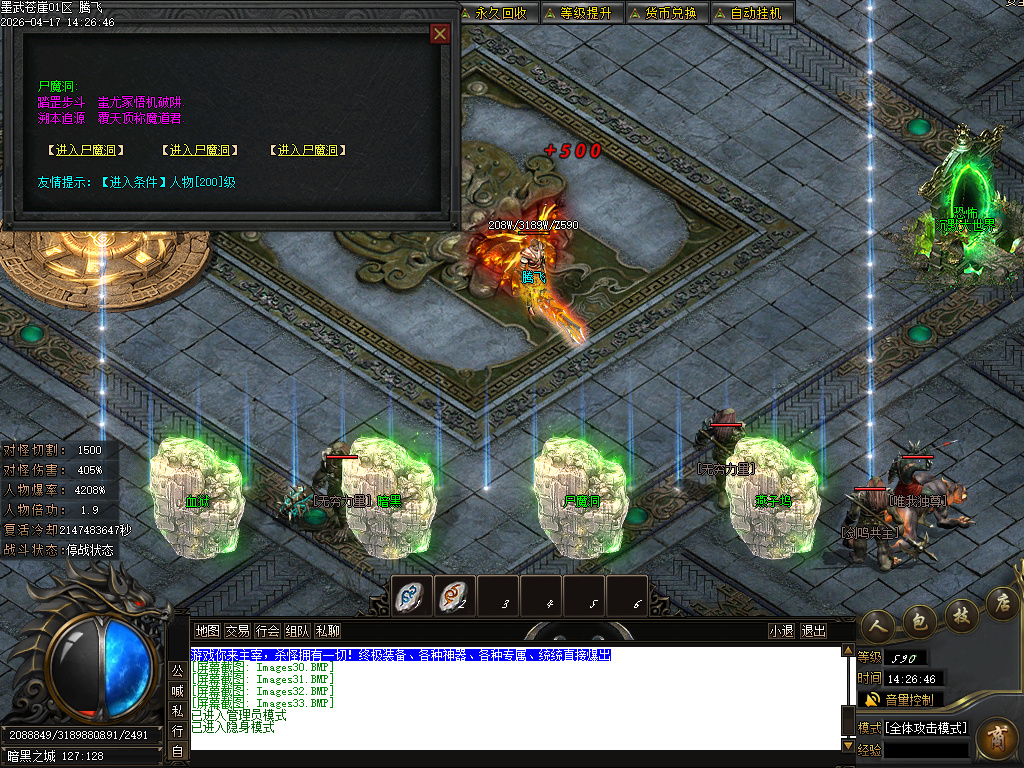The image size is (1024, 768).
Task: Open the 交易 trade window
Action: coord(237,631)
